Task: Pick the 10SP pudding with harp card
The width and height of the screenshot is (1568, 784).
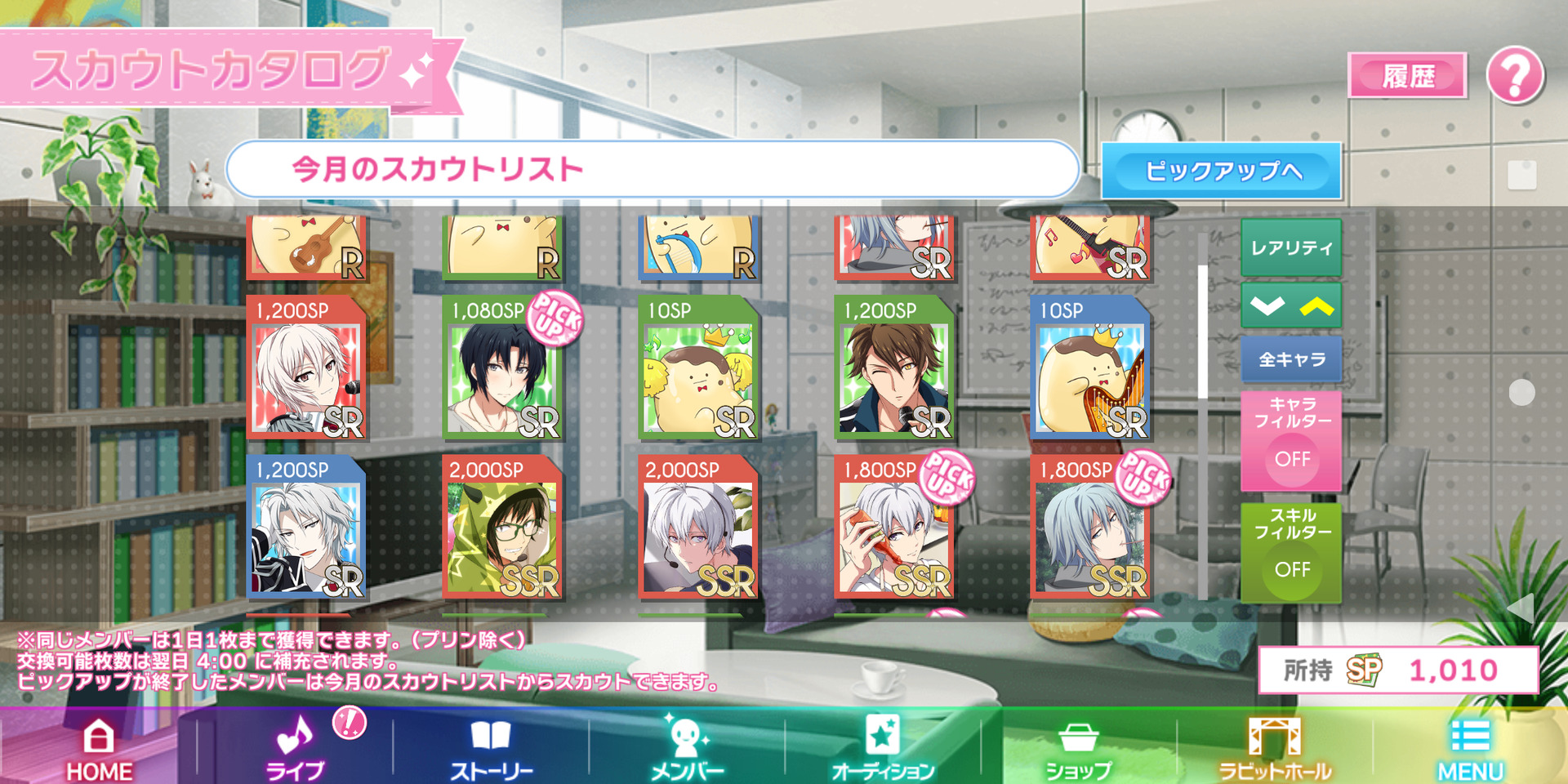Action: [1090, 367]
